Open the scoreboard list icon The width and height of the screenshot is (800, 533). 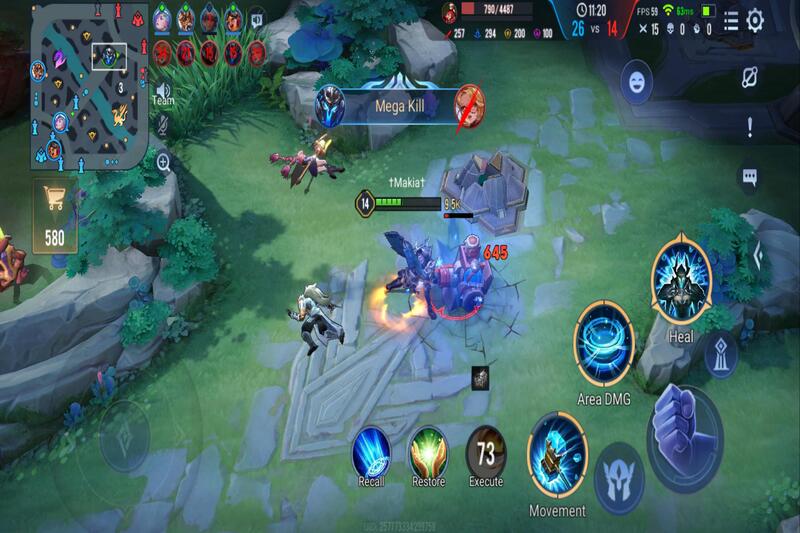pos(731,20)
